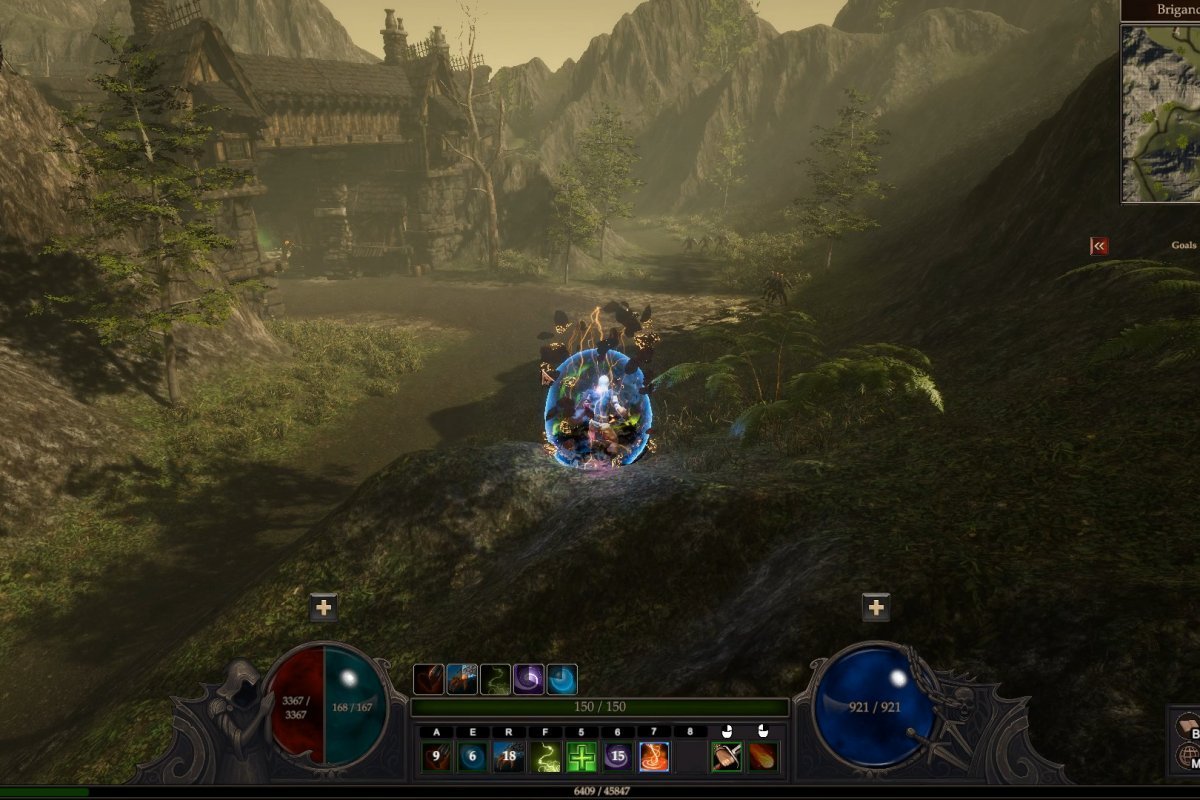This screenshot has height=800, width=1200.
Task: Open the minimap
Action: (1160, 113)
